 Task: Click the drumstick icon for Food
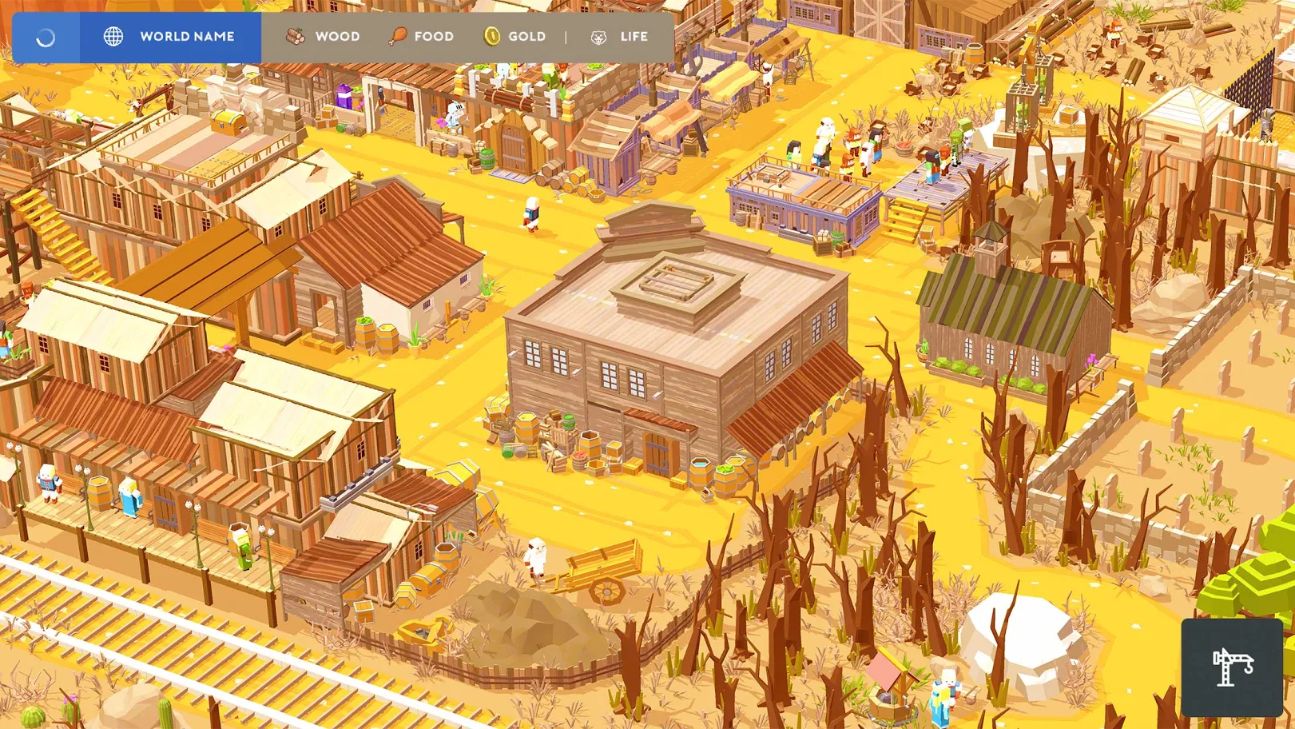(x=398, y=36)
